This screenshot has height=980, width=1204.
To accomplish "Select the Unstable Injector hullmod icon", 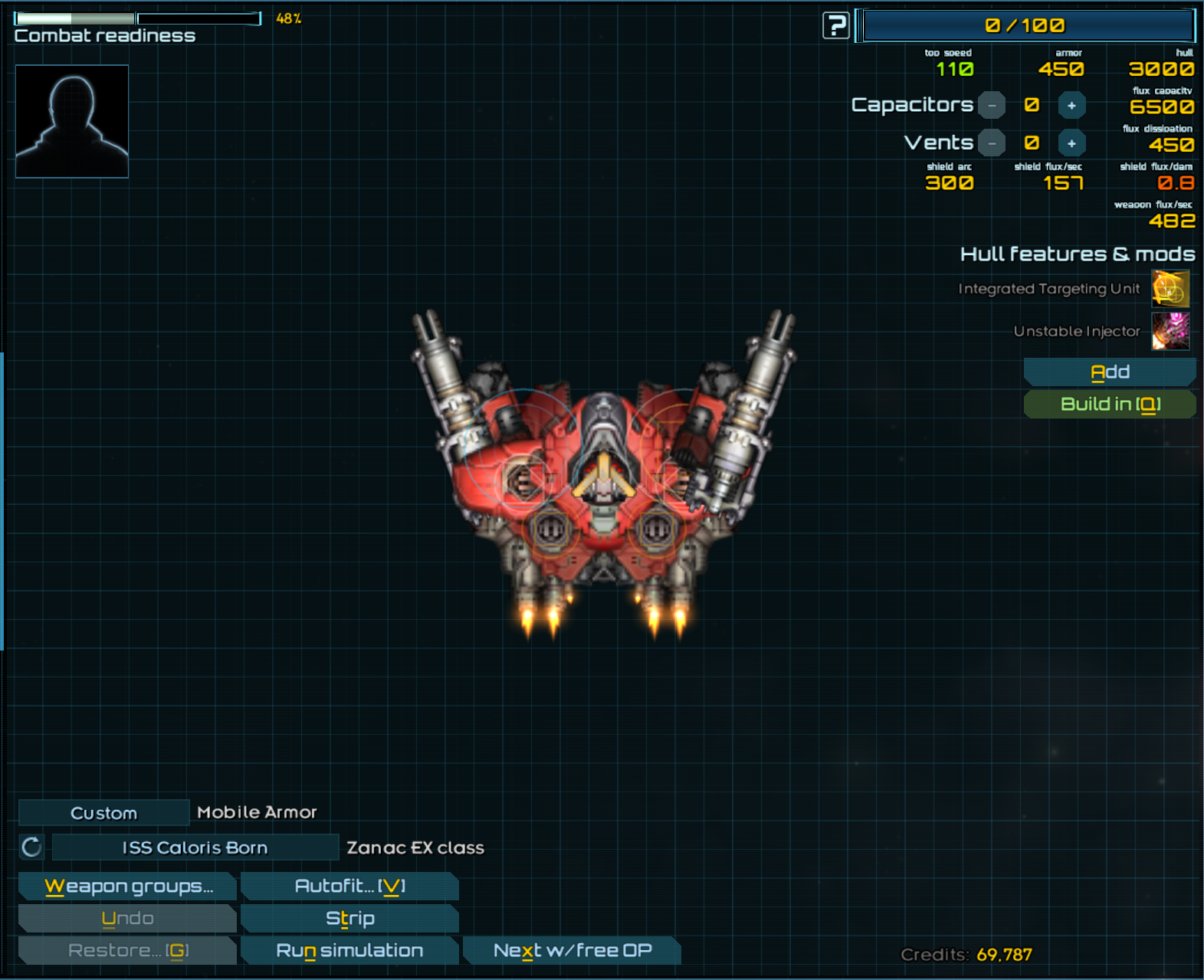I will click(1170, 331).
